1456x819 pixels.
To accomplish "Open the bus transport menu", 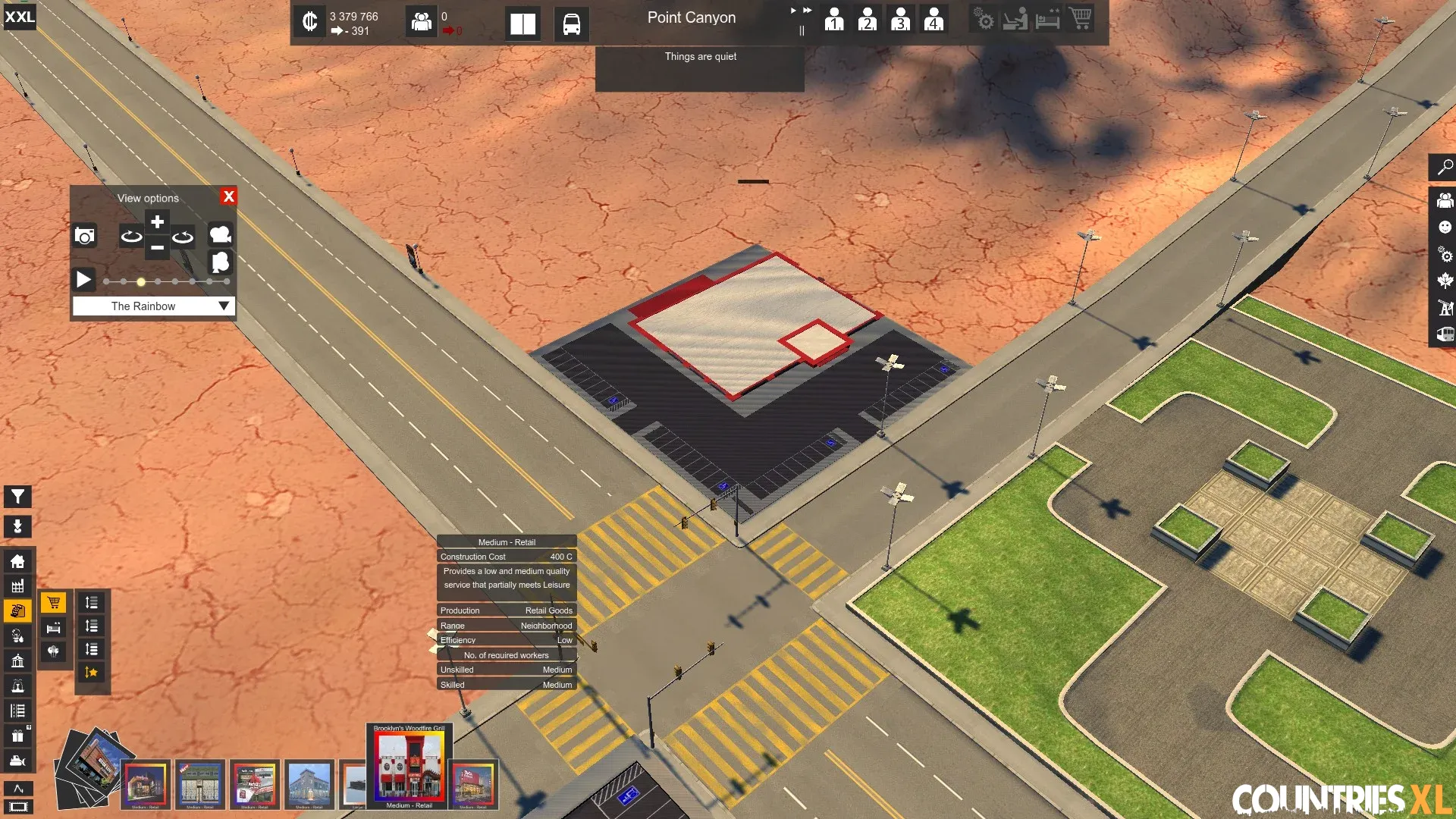I will point(571,24).
